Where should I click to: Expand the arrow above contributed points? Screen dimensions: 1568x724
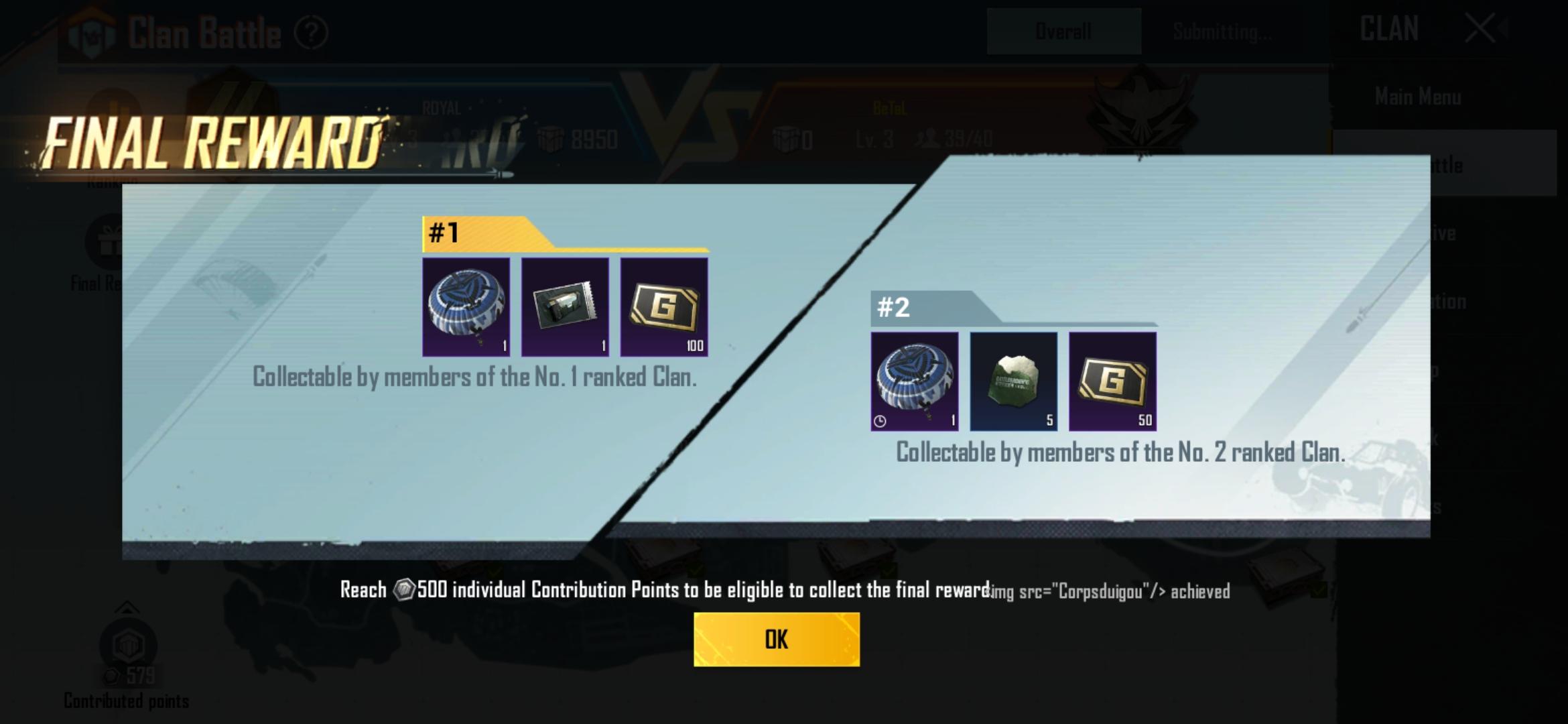coord(127,609)
